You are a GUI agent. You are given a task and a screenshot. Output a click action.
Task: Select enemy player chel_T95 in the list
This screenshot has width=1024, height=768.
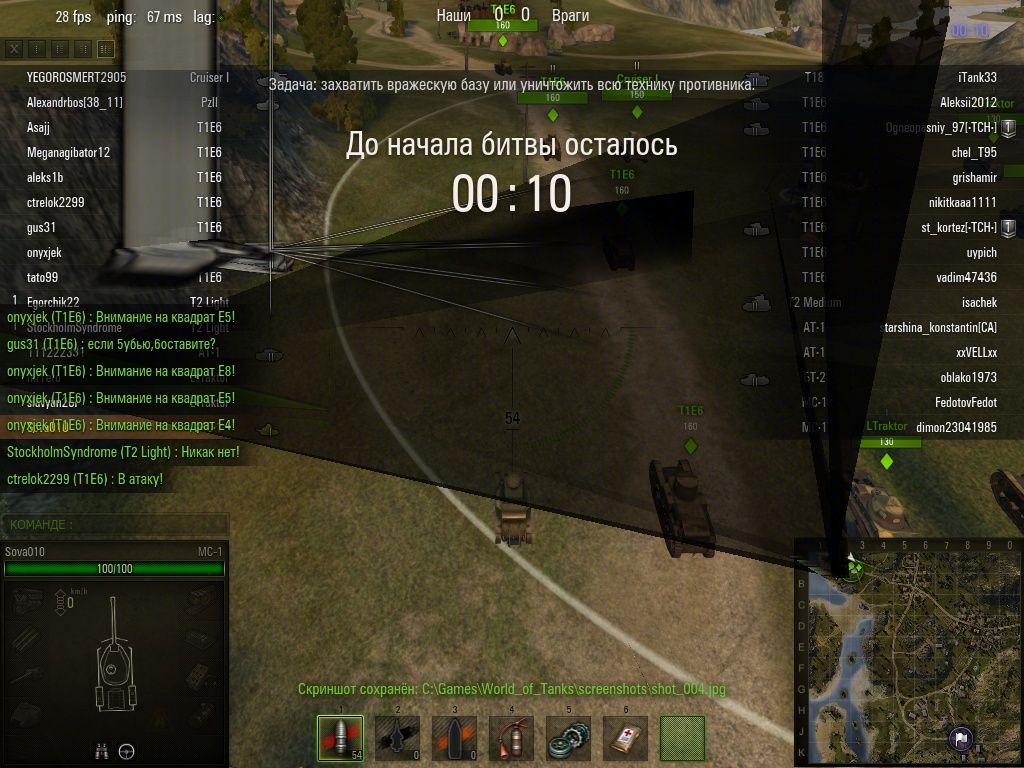point(974,152)
